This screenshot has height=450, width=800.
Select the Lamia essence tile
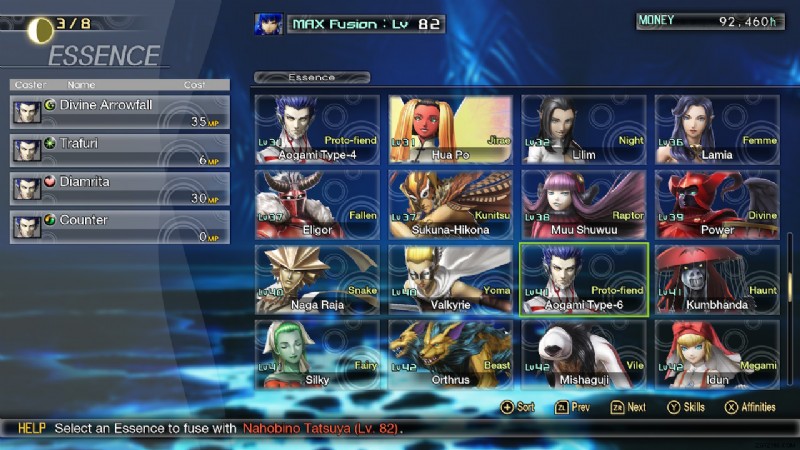point(717,129)
